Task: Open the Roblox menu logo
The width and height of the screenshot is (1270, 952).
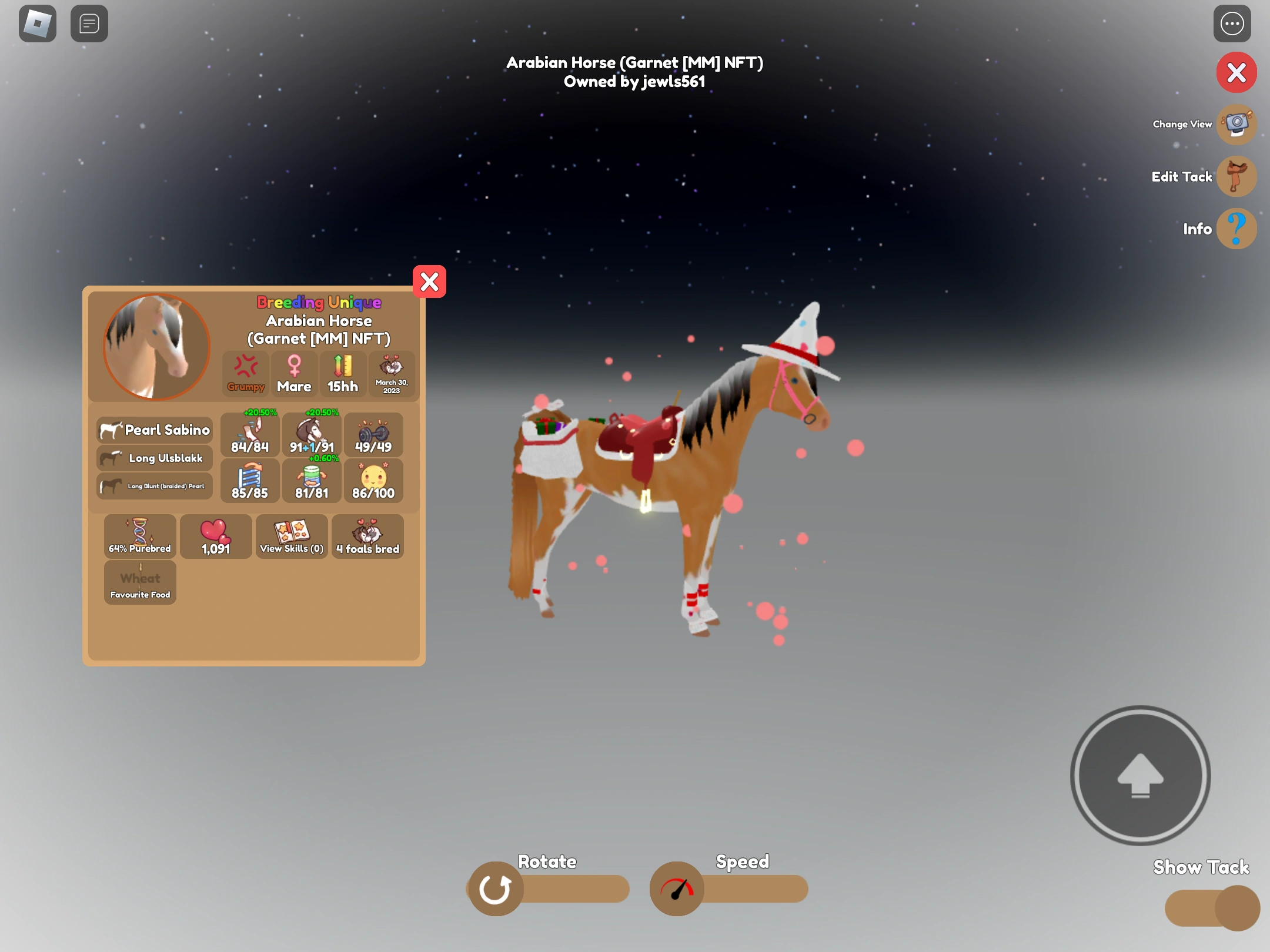Action: coord(37,24)
